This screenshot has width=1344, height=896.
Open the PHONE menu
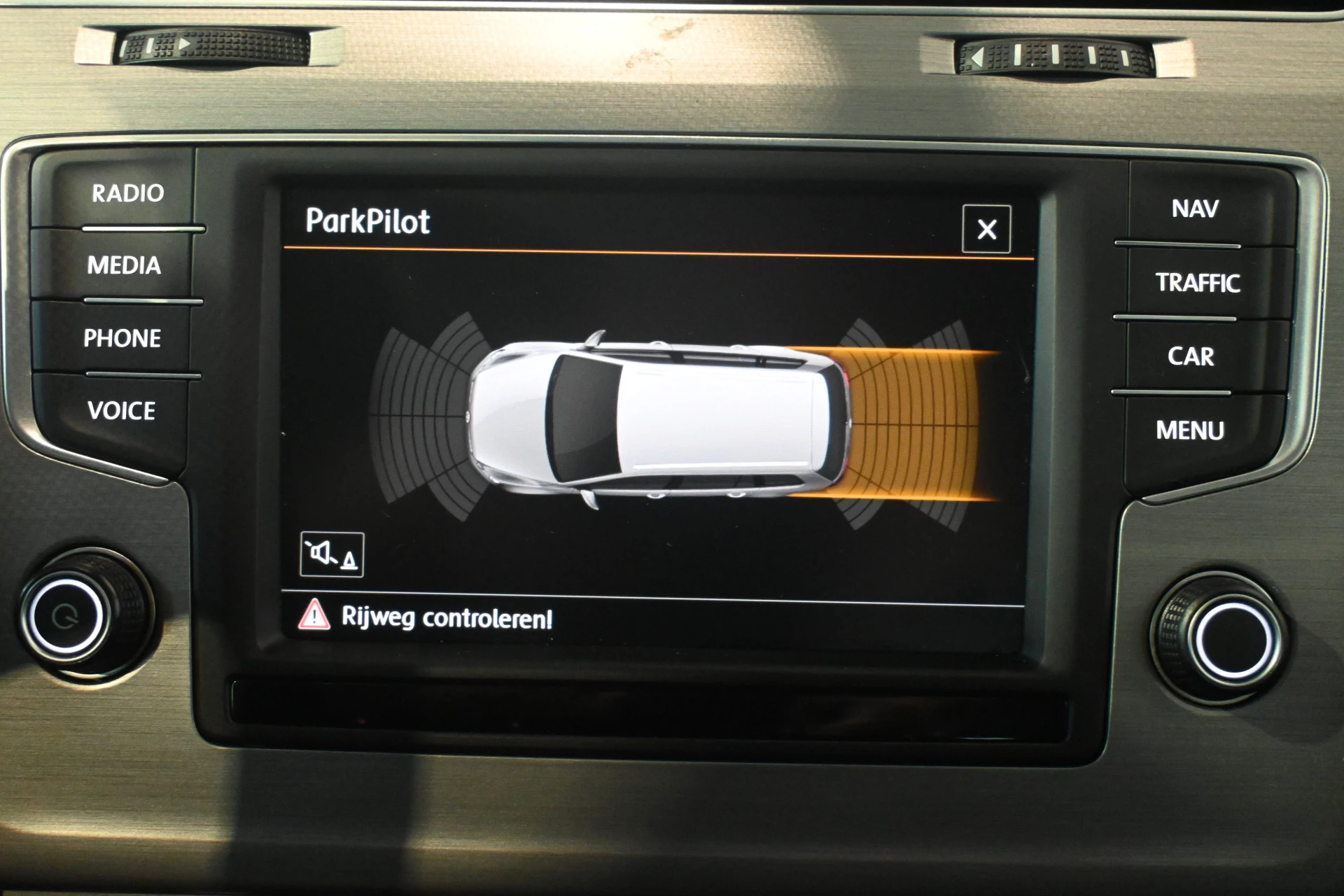pyautogui.click(x=122, y=339)
